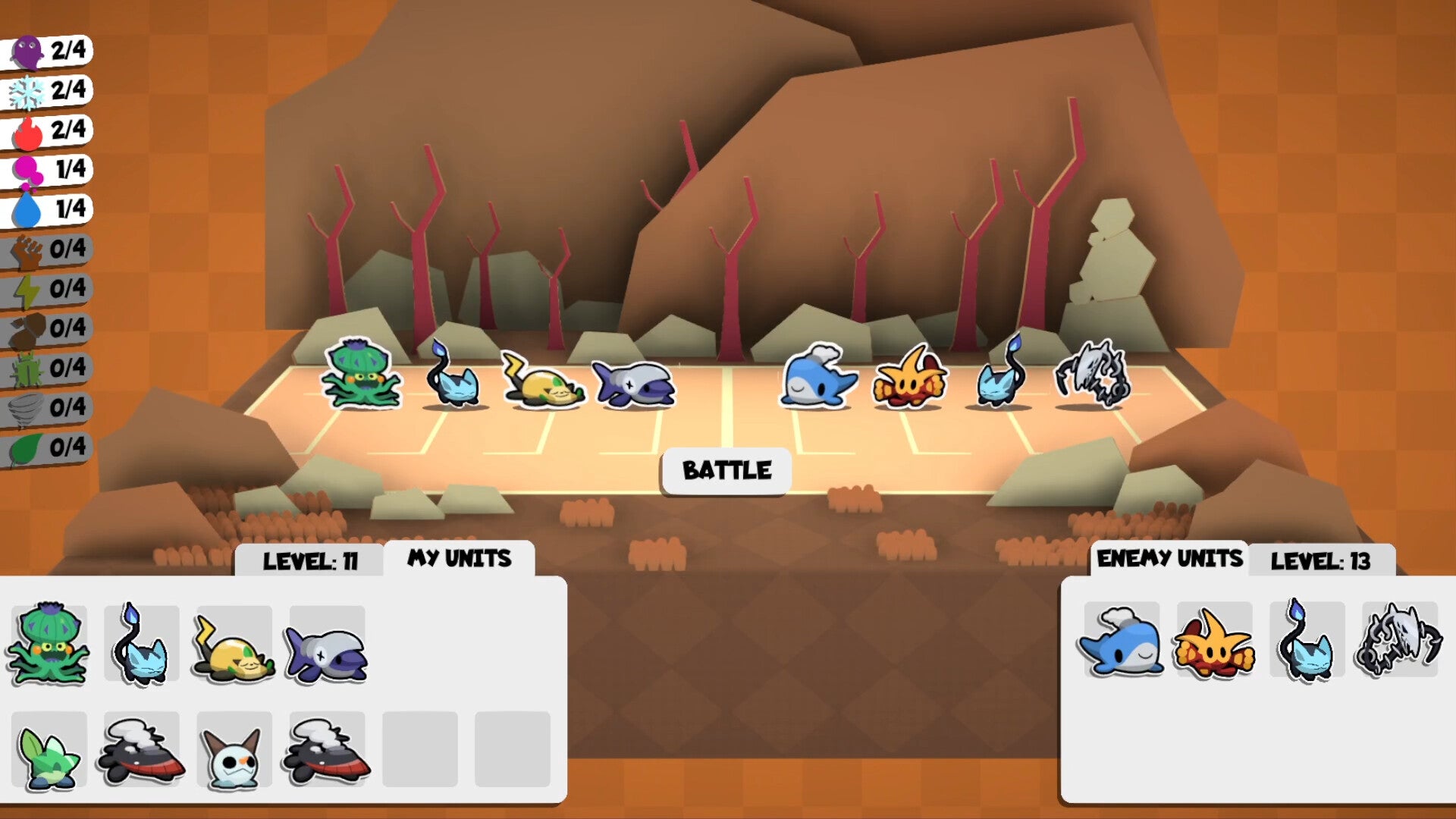Open the ENEMY UNITS tab

(x=1169, y=557)
